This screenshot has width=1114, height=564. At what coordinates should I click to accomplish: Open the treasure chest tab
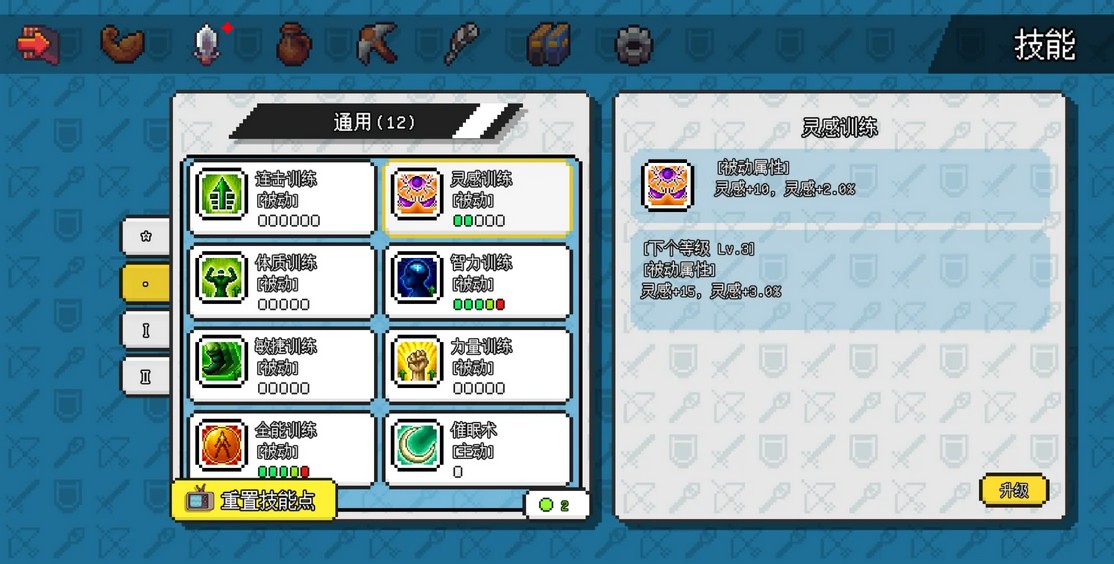click(x=548, y=44)
